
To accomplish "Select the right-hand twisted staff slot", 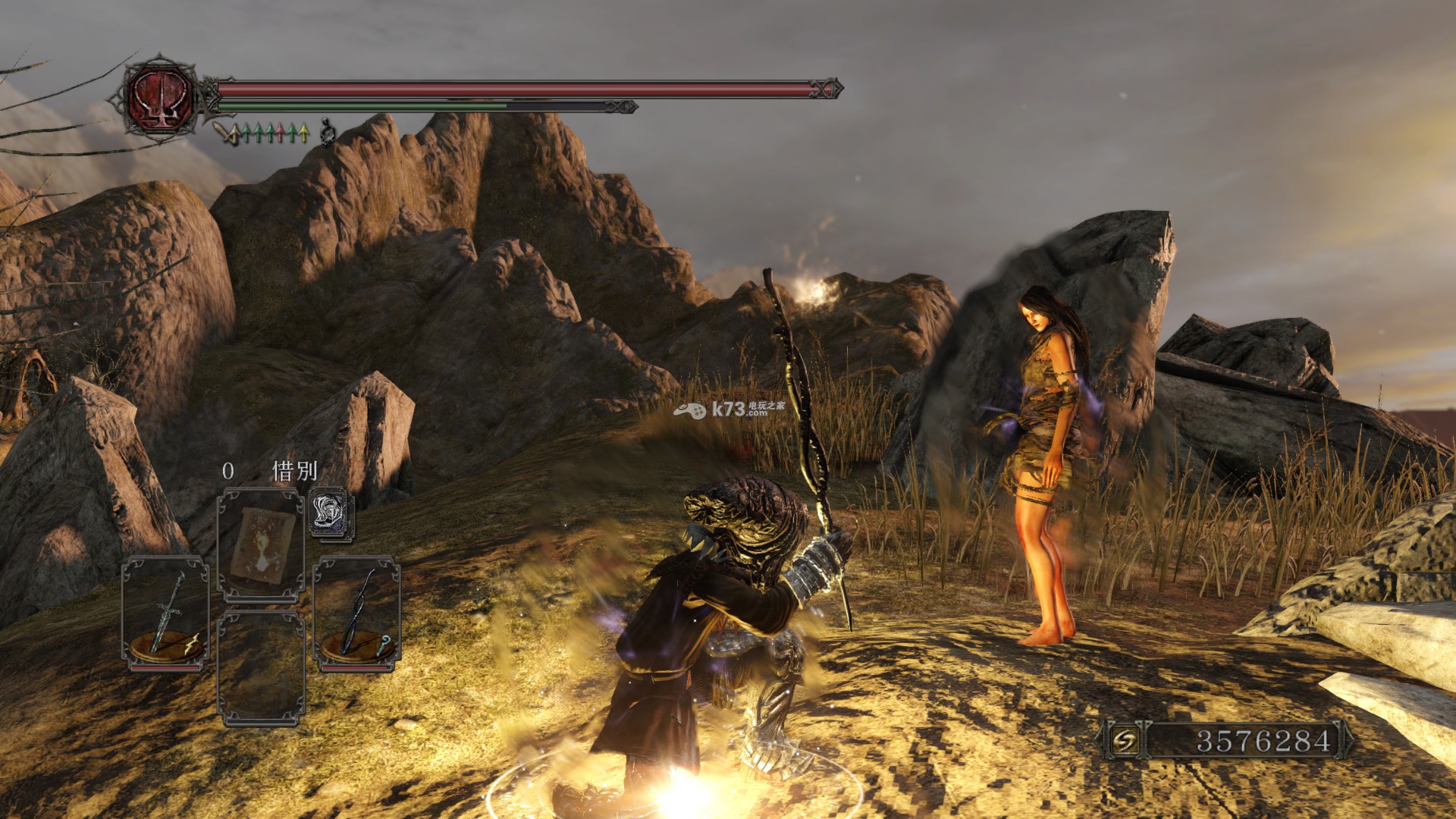I will [x=356, y=613].
